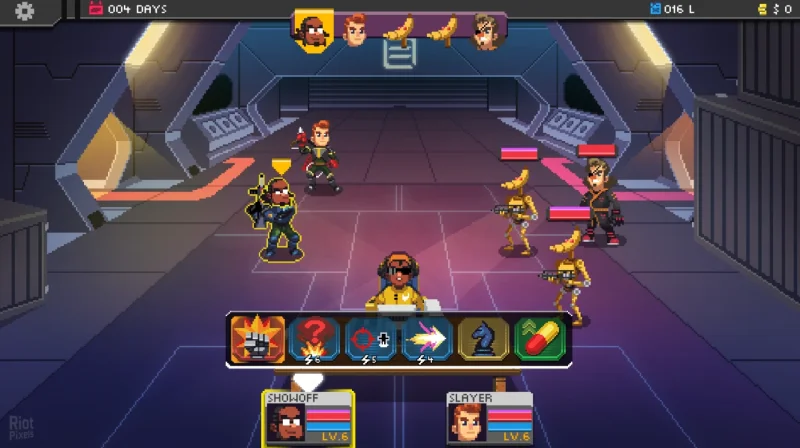Open the settings gear menu
Viewport: 800px width, 448px height.
[x=23, y=11]
